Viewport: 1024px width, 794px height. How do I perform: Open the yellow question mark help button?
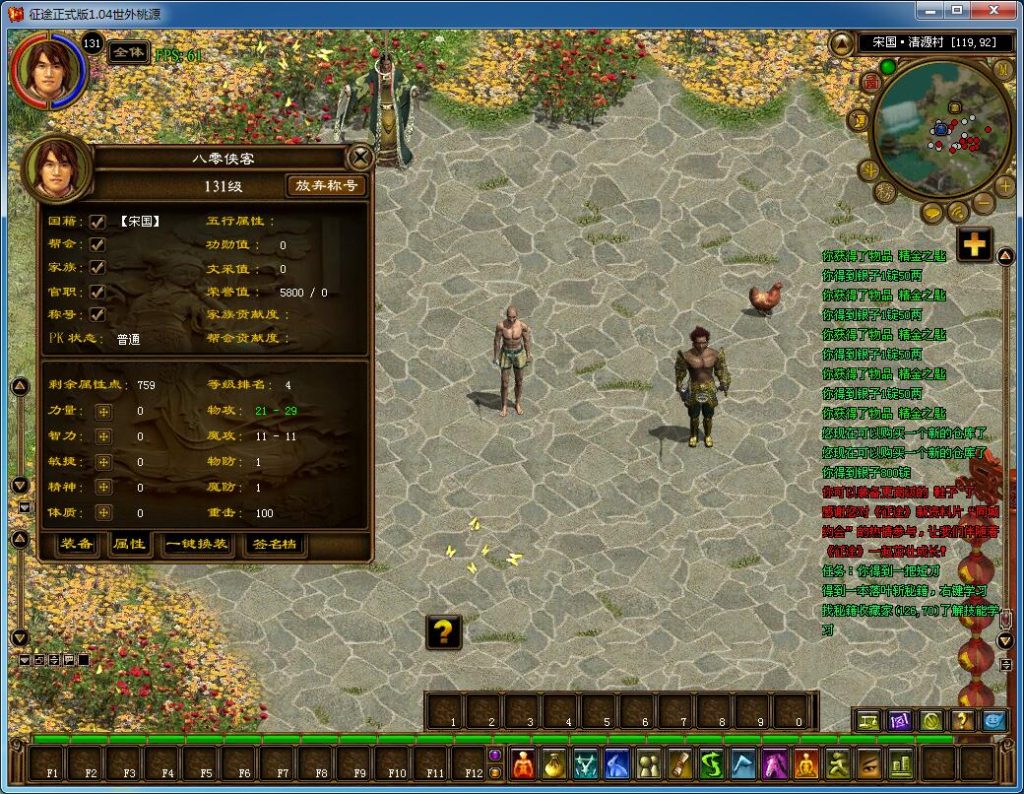[x=443, y=631]
